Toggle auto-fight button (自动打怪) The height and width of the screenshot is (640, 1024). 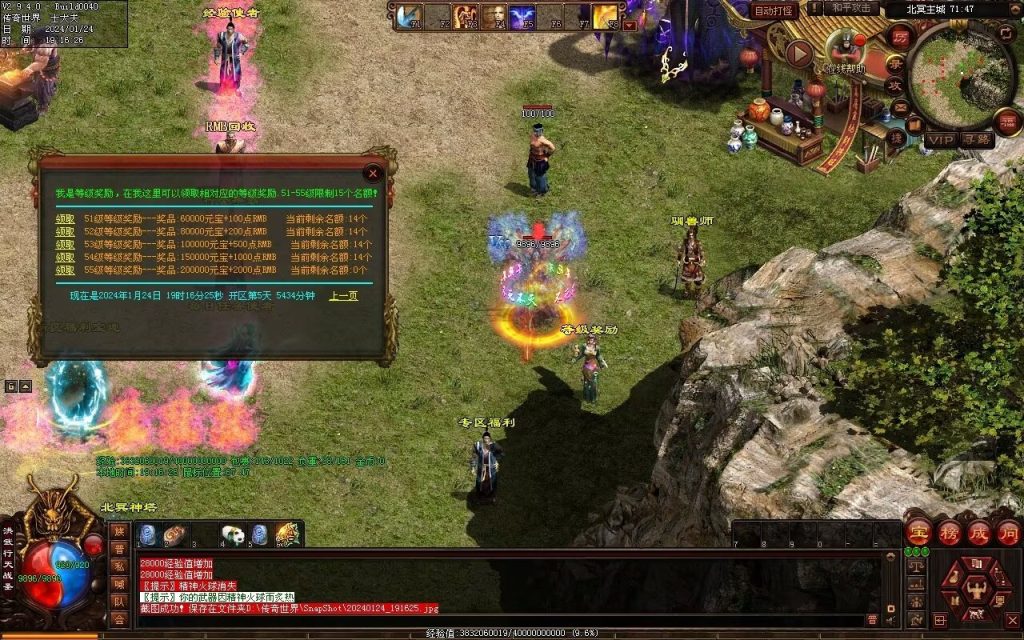click(x=774, y=10)
